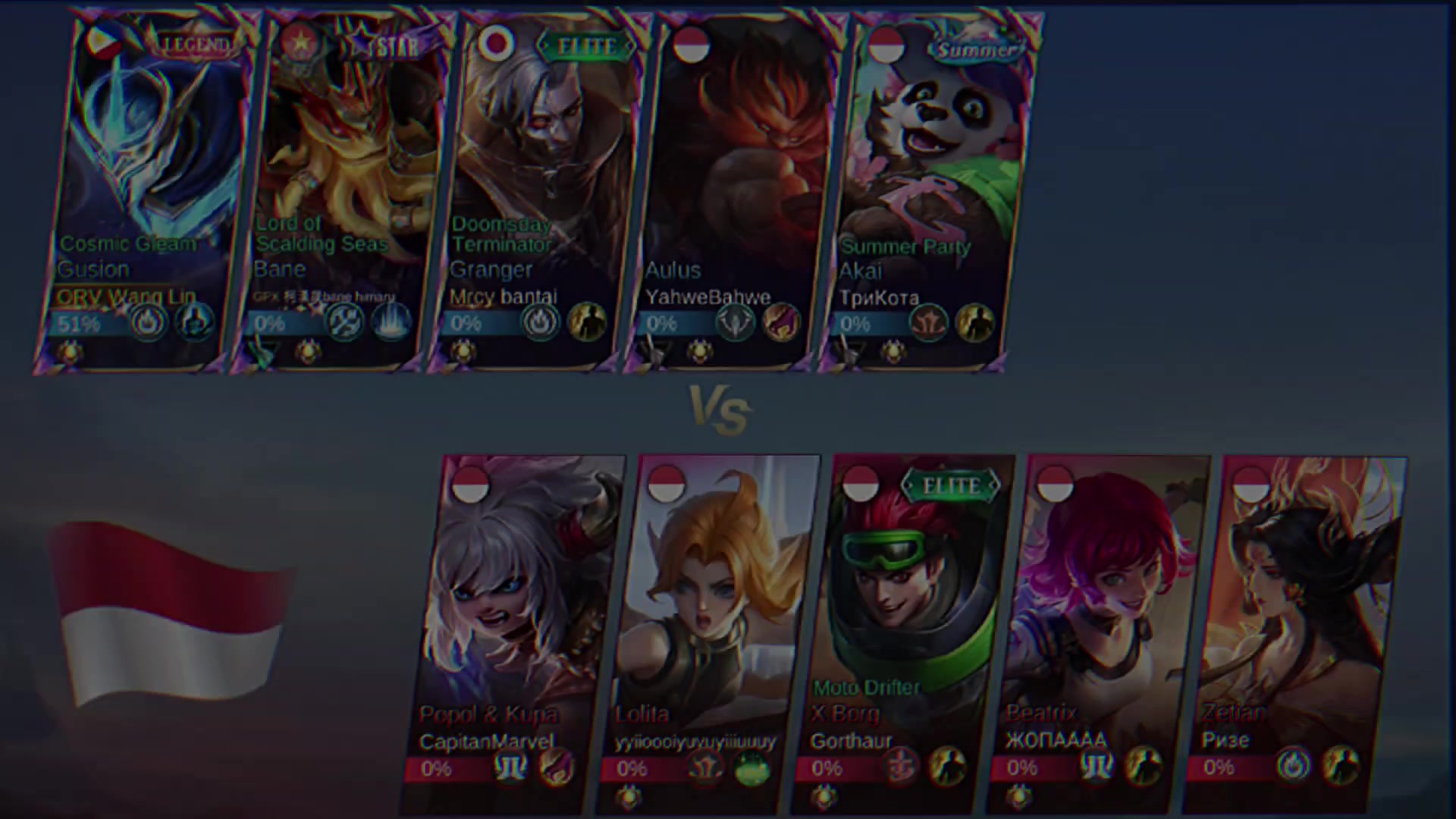Viewport: 1456px width, 819px height.
Task: Click Akai's gold emblem icon
Action: point(974,322)
